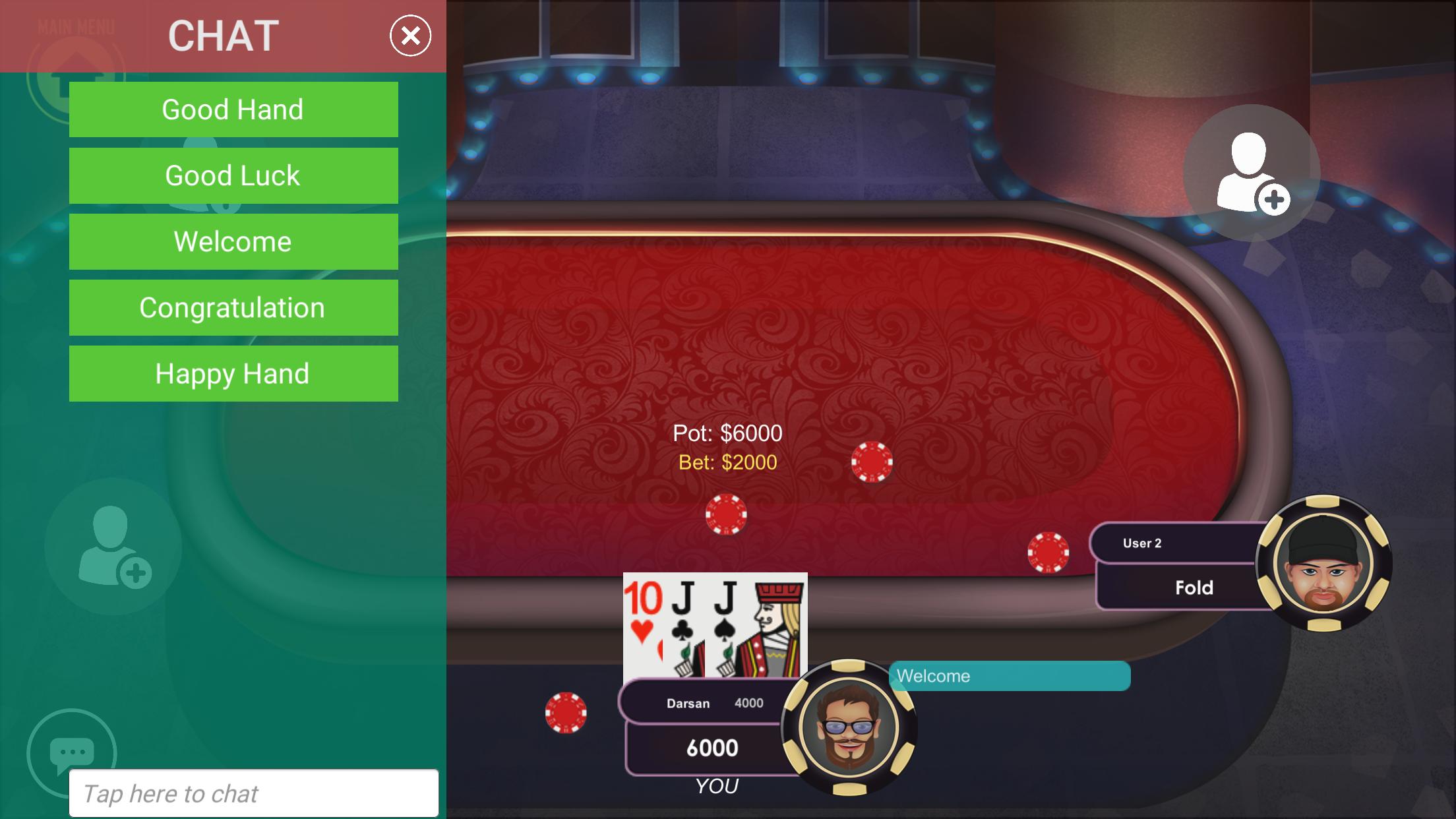The height and width of the screenshot is (819, 1456).
Task: Send the Good Hand quick message
Action: click(x=233, y=109)
